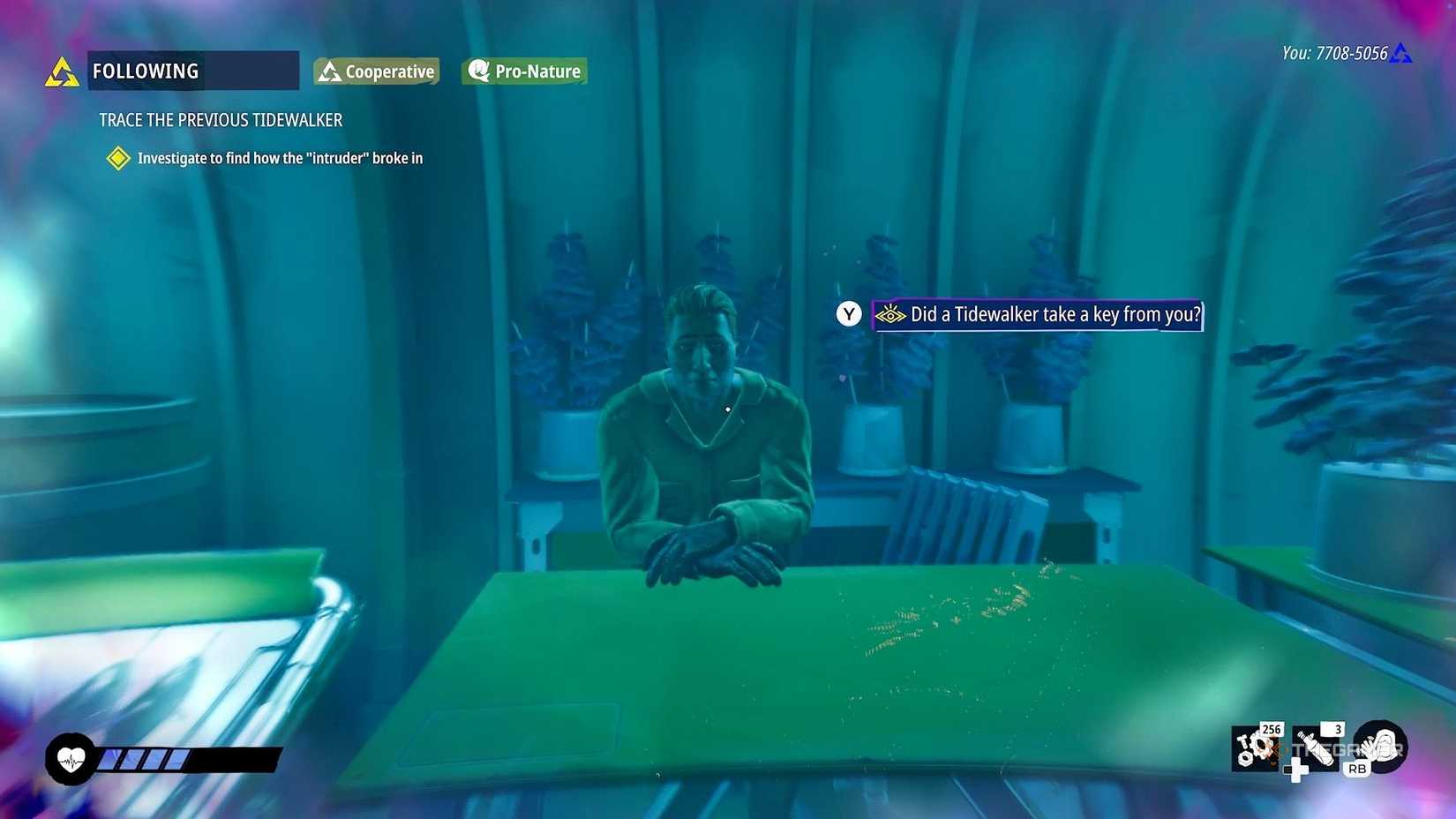Viewport: 1456px width, 819px height.
Task: Toggle tracking on TRACE THE PREVIOUS TIDEWALKER
Action: [x=220, y=120]
